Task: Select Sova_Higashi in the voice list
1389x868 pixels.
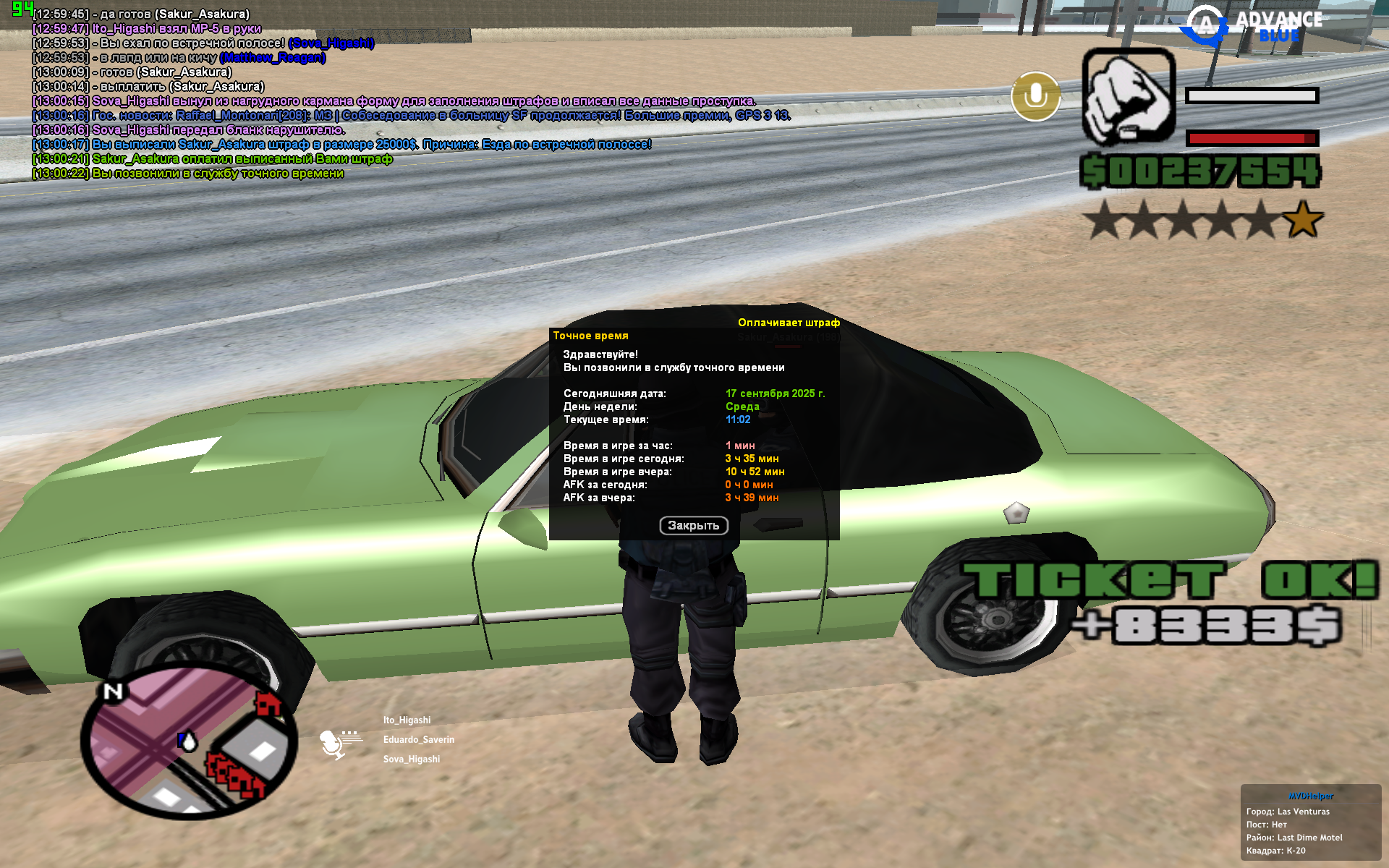Action: tap(411, 759)
